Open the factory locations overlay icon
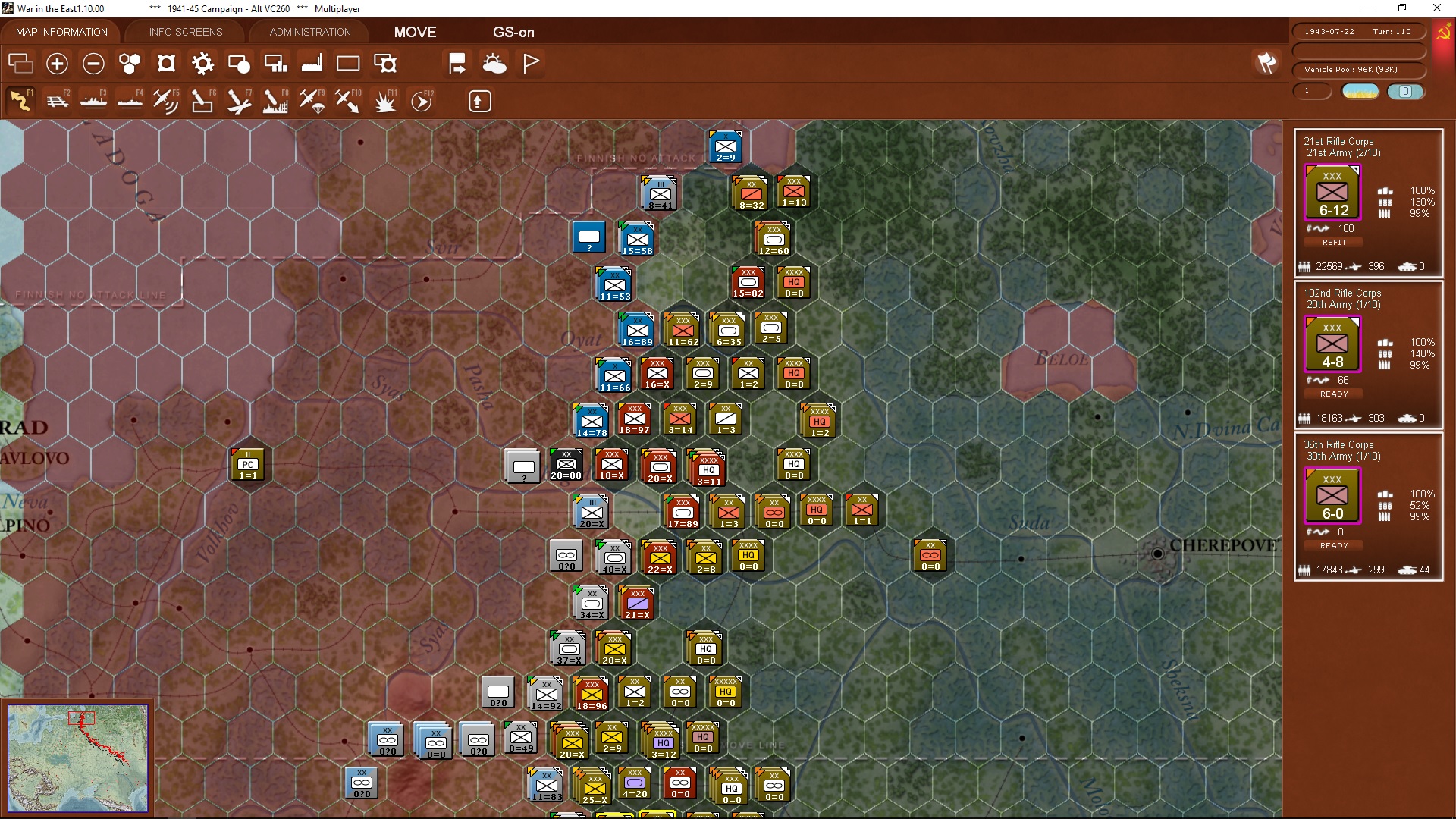Viewport: 1456px width, 819px height. pyautogui.click(x=311, y=64)
